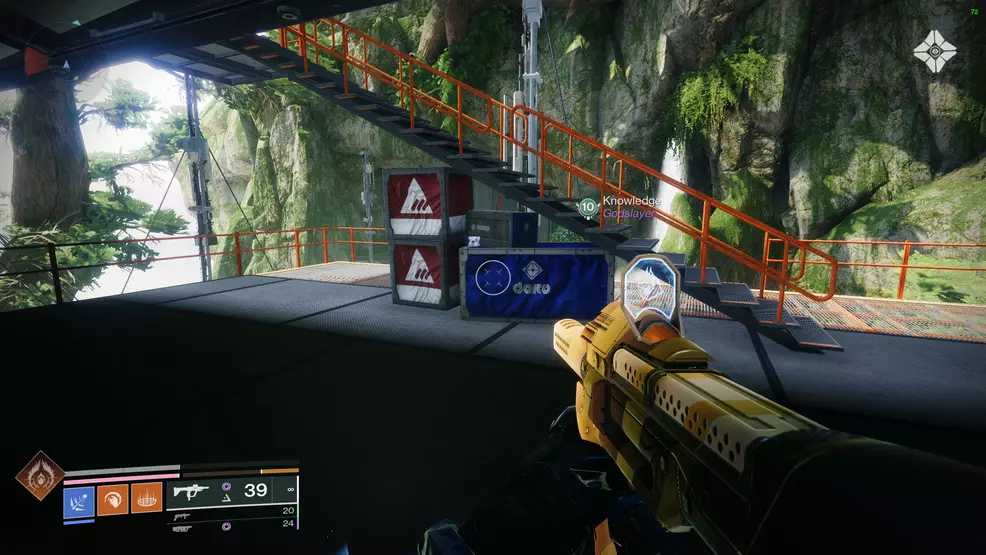The height and width of the screenshot is (555, 986).
Task: Open the Ghost icon in the corner
Action: coord(934,51)
